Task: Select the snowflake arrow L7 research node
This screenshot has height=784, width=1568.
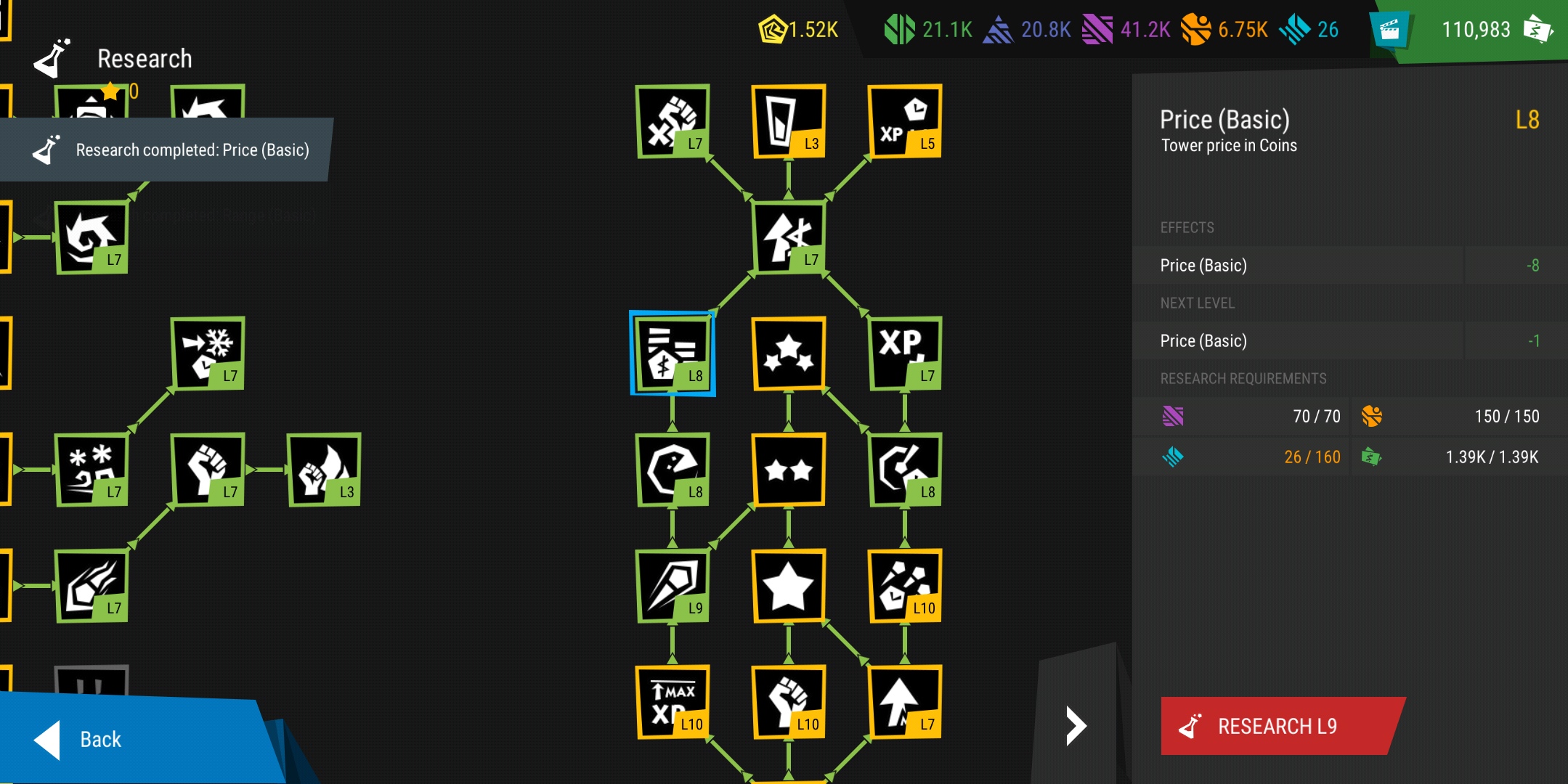Action: (208, 354)
